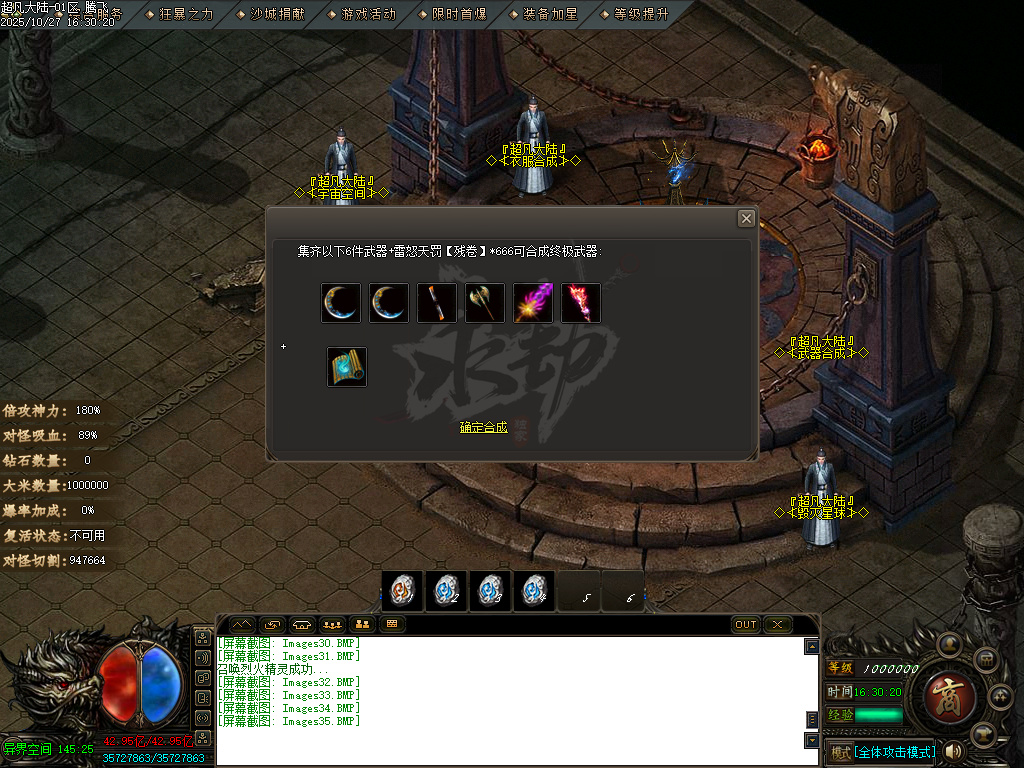
Task: Open the character portrait icon
Action: pos(948,643)
